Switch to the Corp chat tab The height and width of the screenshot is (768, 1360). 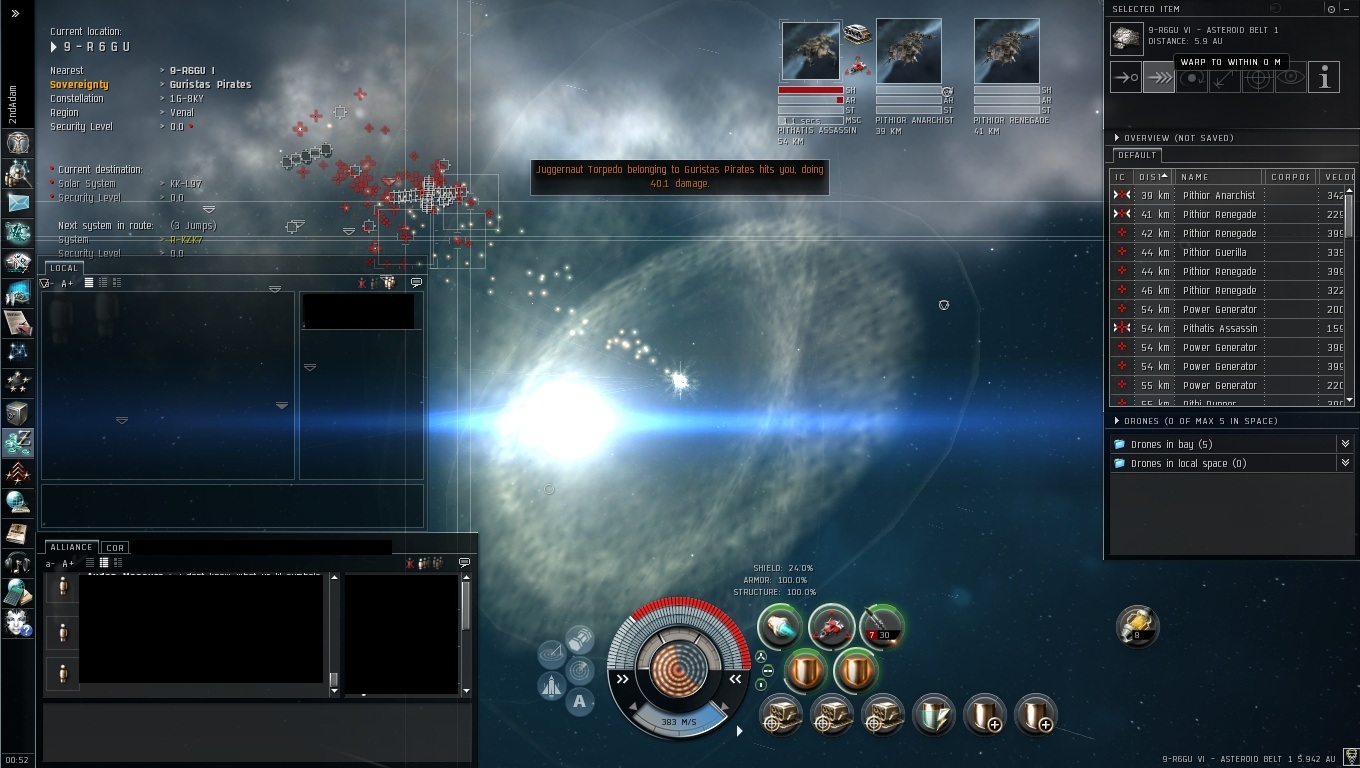115,548
